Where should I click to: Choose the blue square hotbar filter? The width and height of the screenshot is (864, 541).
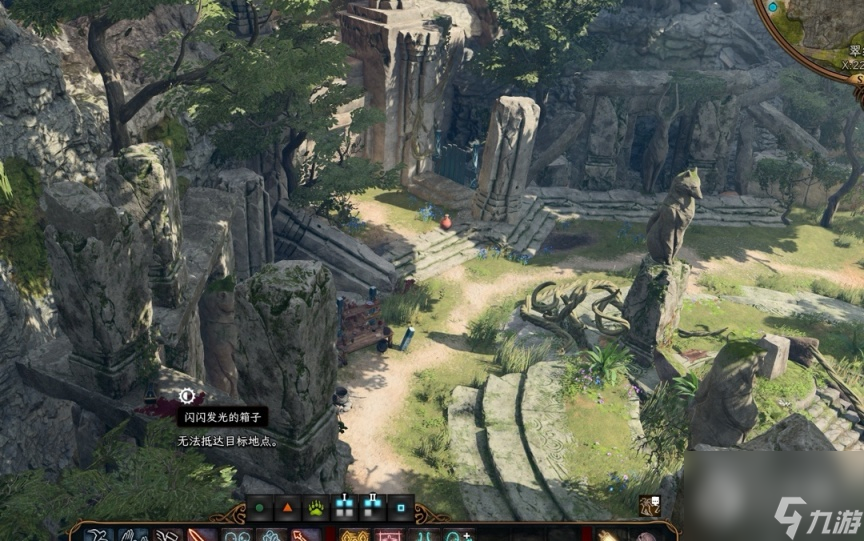(400, 507)
